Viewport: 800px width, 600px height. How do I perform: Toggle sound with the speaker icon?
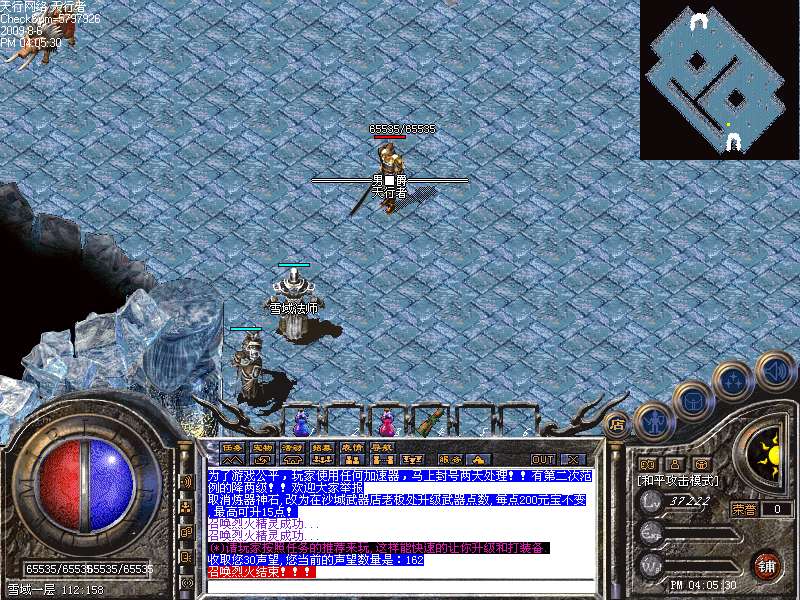774,369
